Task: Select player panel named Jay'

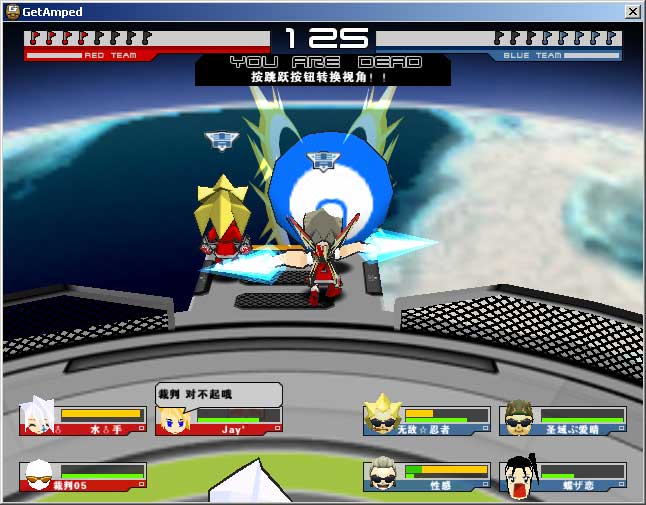Action: [x=219, y=420]
